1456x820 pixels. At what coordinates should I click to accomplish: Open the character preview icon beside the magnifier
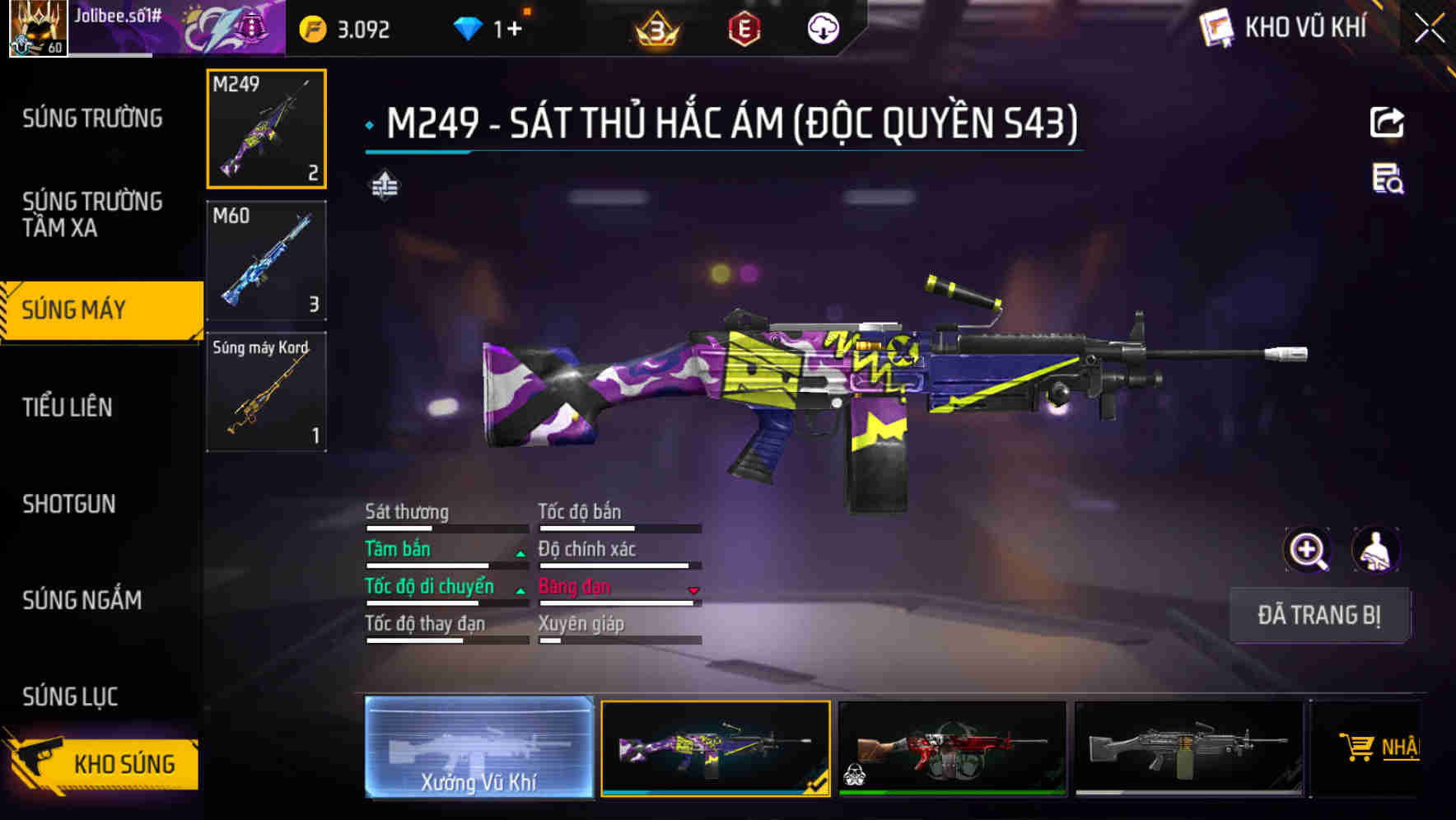coord(1377,550)
